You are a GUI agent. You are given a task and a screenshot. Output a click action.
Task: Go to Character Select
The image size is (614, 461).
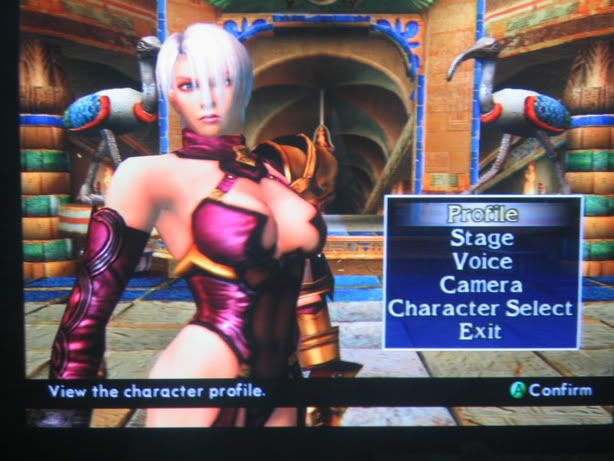pos(481,309)
